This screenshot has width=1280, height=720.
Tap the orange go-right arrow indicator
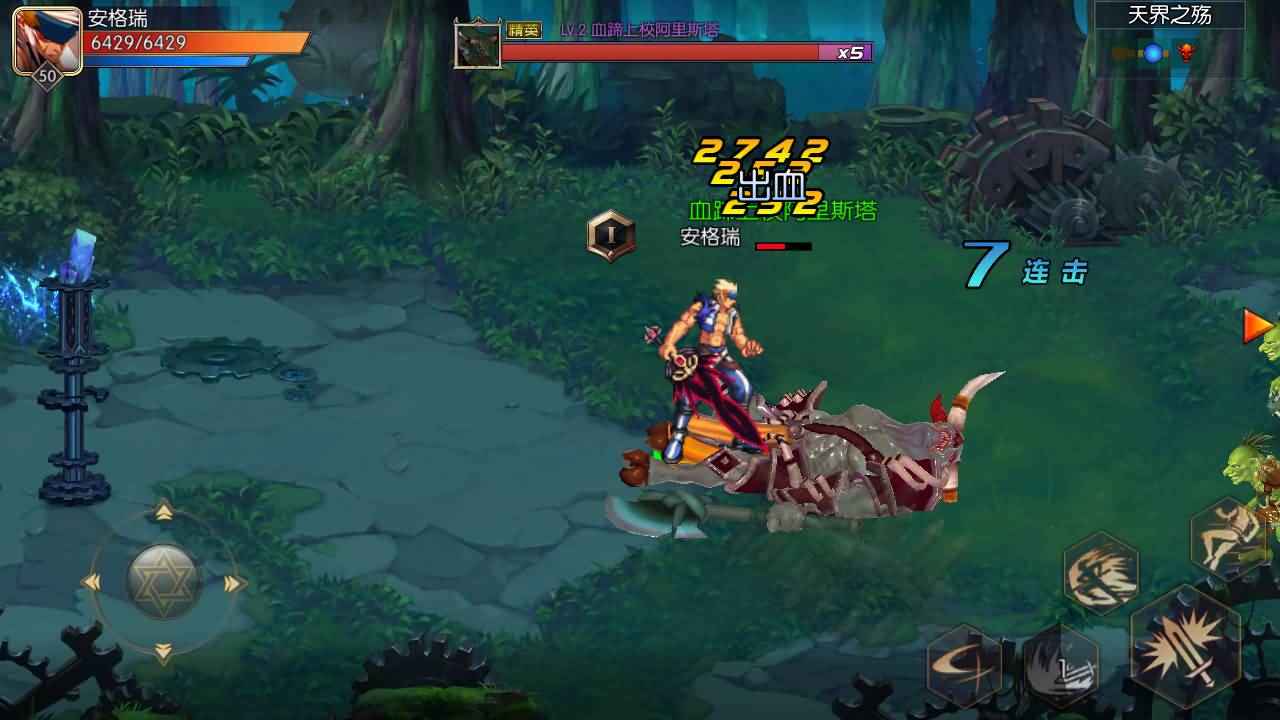[1256, 326]
